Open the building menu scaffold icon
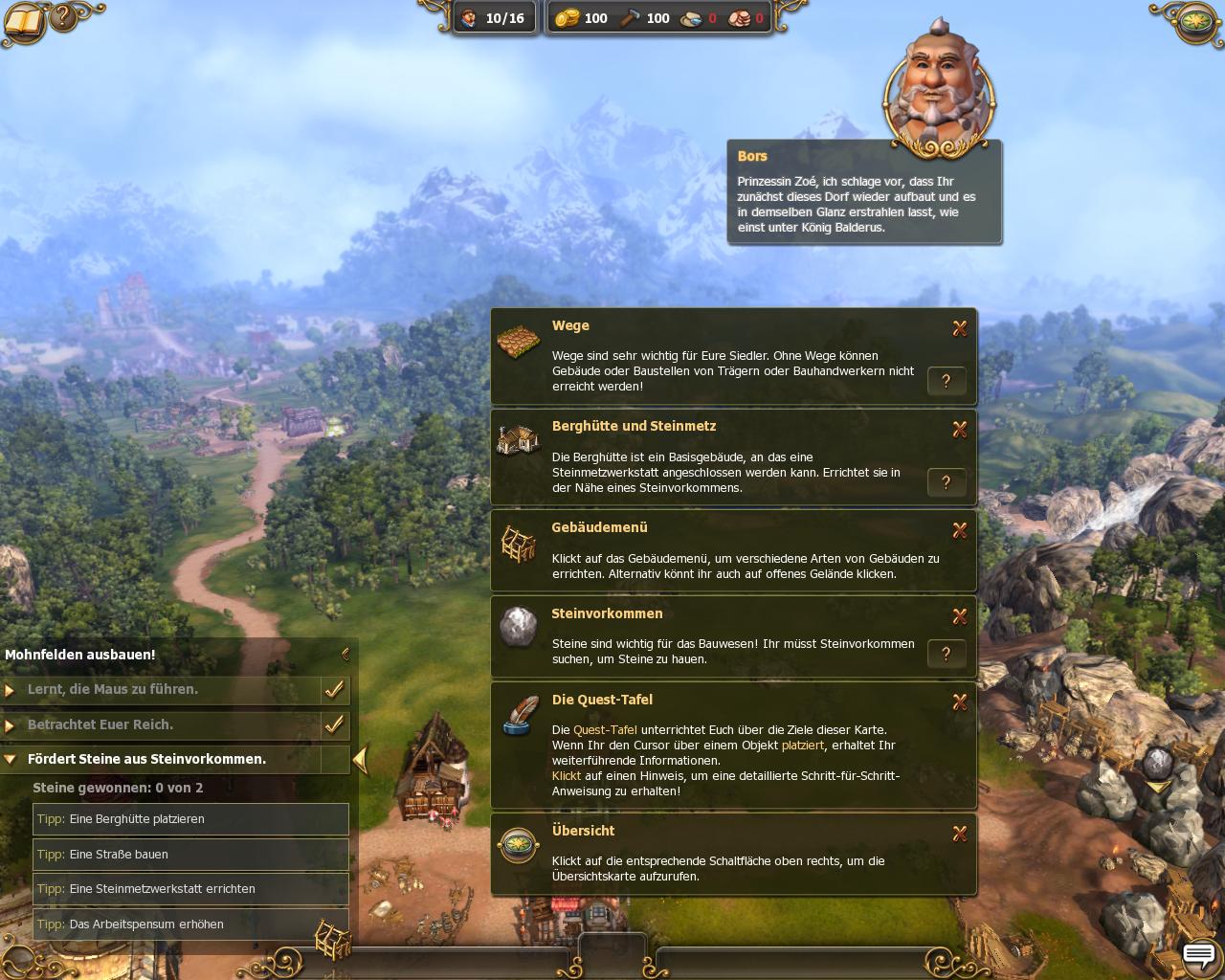 (333, 939)
